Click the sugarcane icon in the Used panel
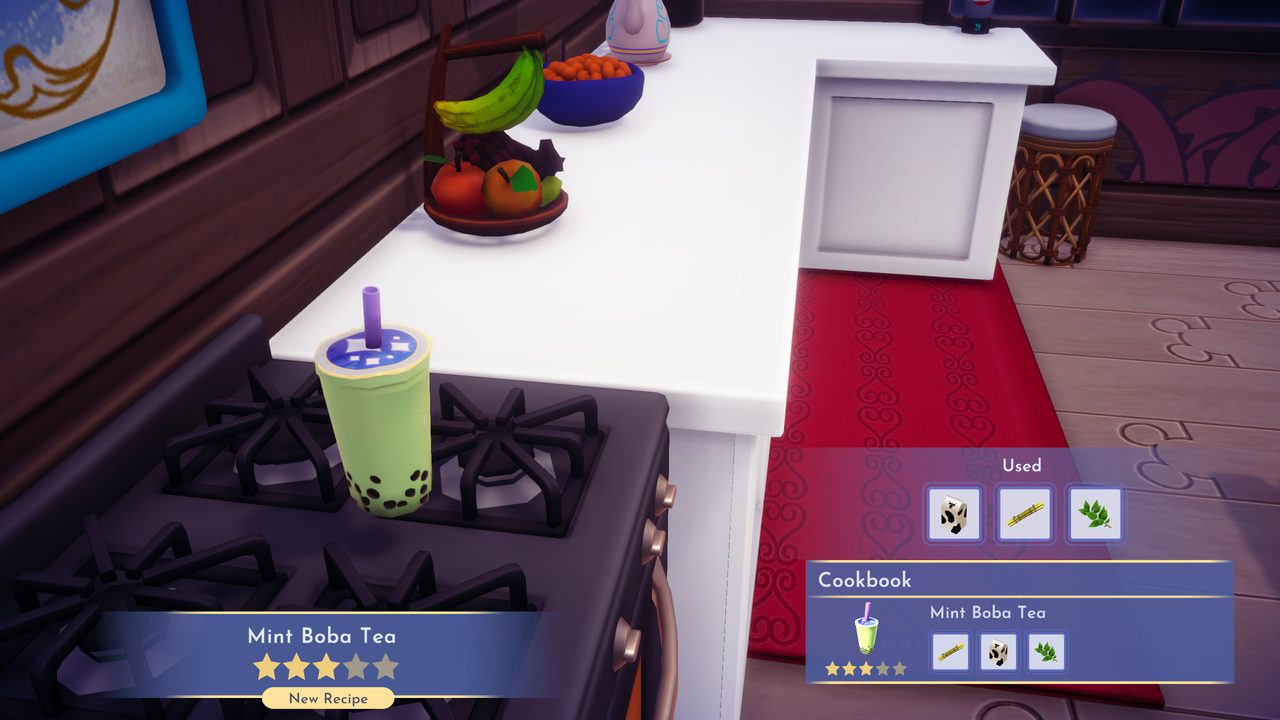This screenshot has width=1280, height=720. [1024, 513]
